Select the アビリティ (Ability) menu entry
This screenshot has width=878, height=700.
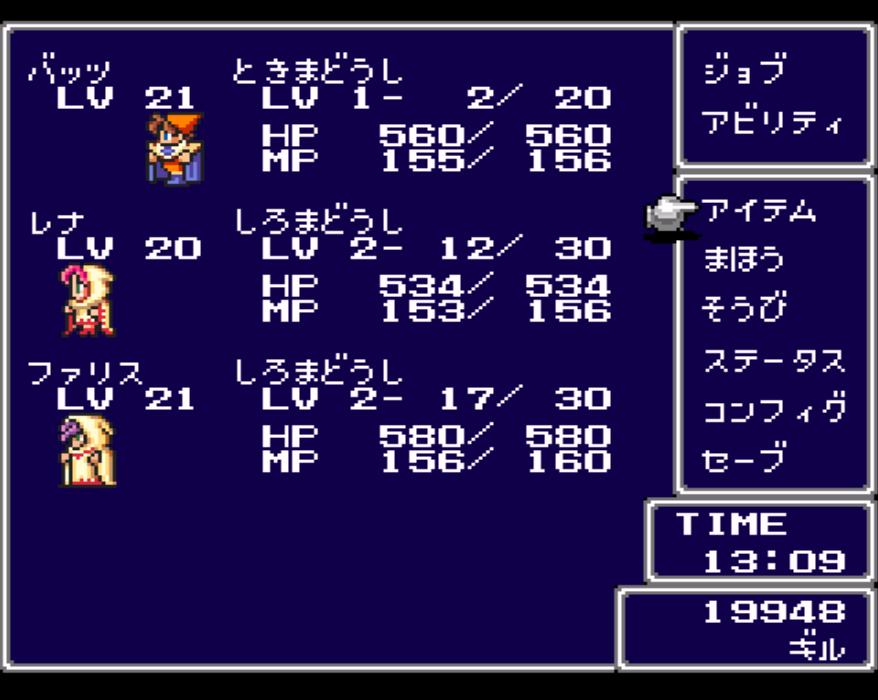(x=772, y=122)
